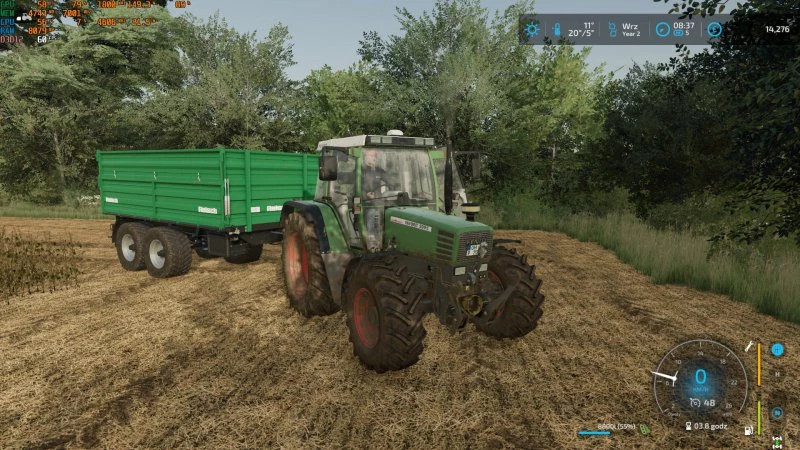Select the blue gear shift indicator
The image size is (800, 450).
777,350
